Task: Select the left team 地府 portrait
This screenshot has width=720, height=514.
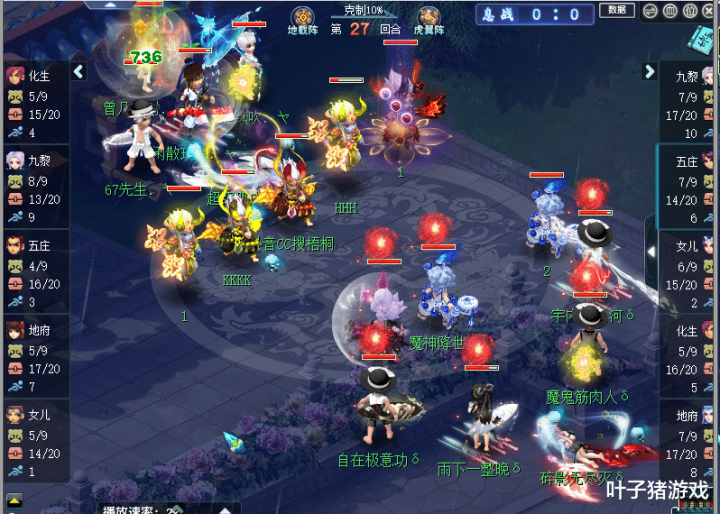Action: (15, 330)
